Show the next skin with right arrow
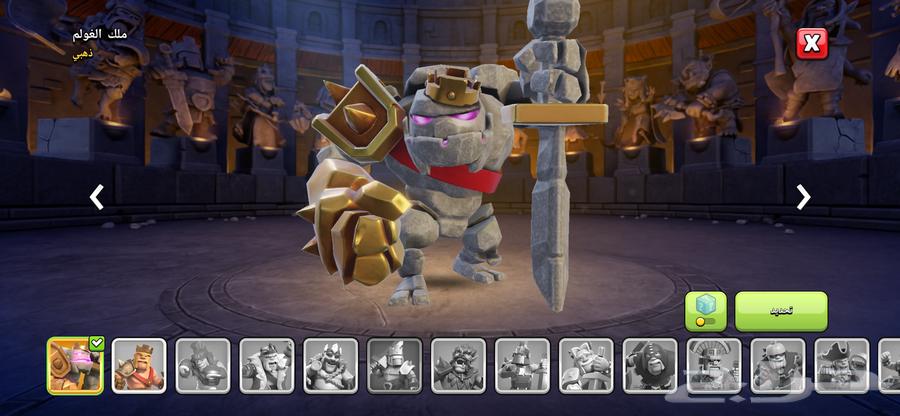The image size is (900, 416). click(803, 197)
